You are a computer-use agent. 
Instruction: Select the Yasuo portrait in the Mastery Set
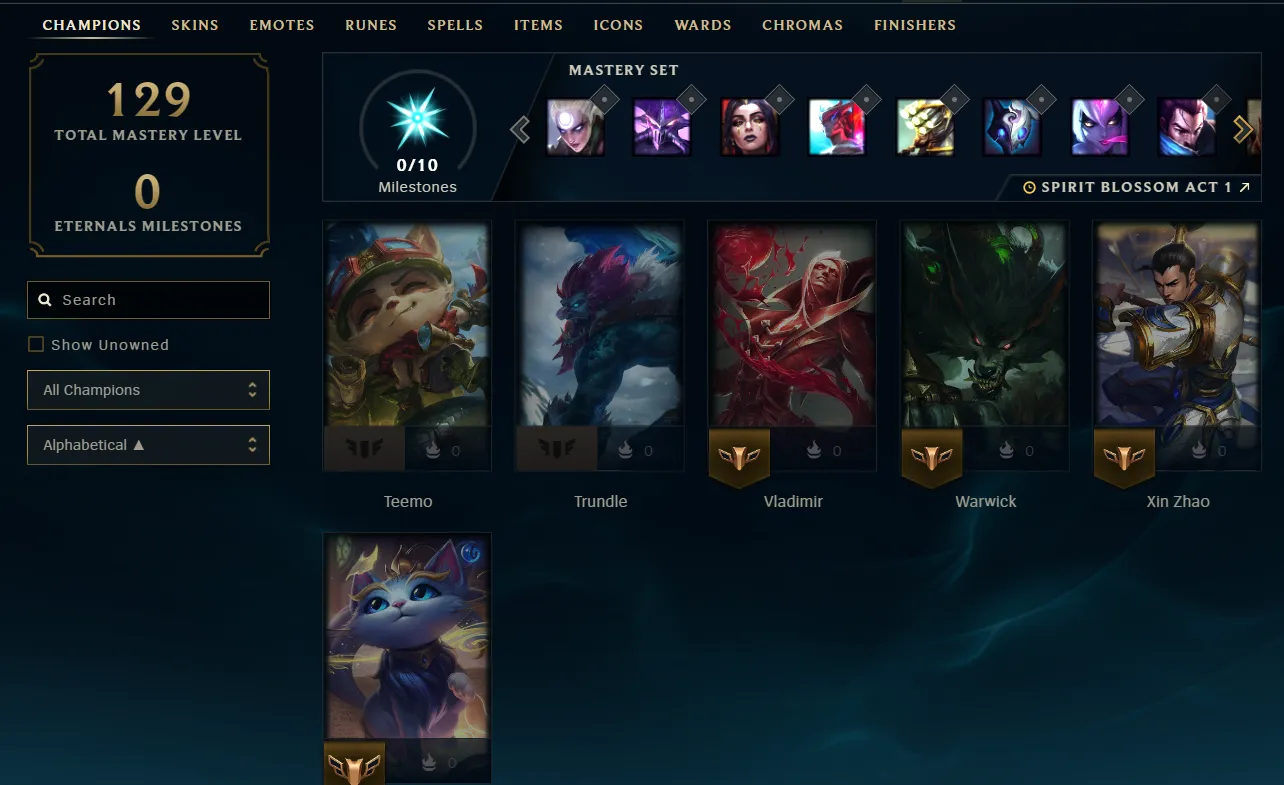pyautogui.click(x=1186, y=128)
